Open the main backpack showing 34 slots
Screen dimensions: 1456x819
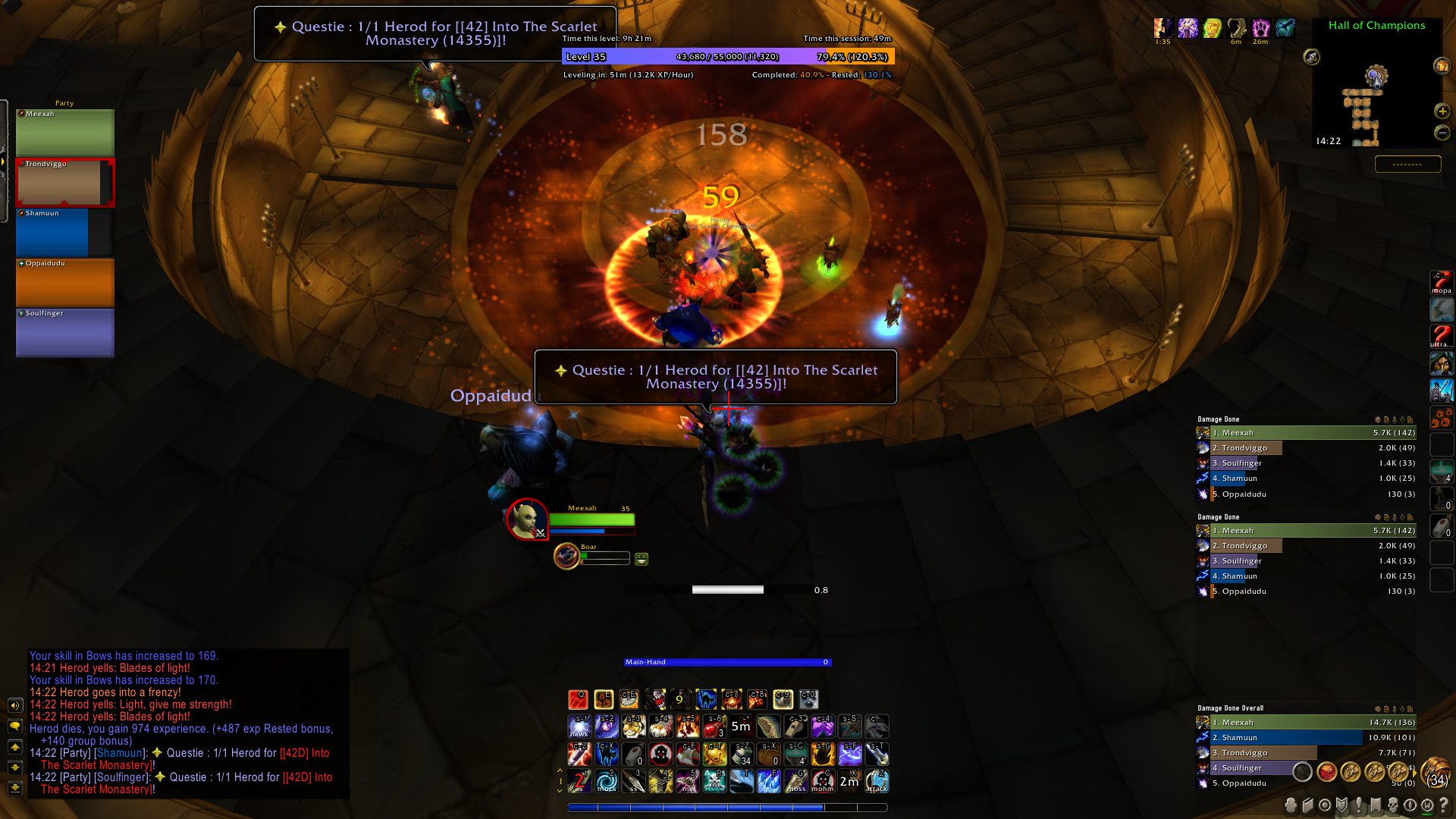(x=1436, y=772)
